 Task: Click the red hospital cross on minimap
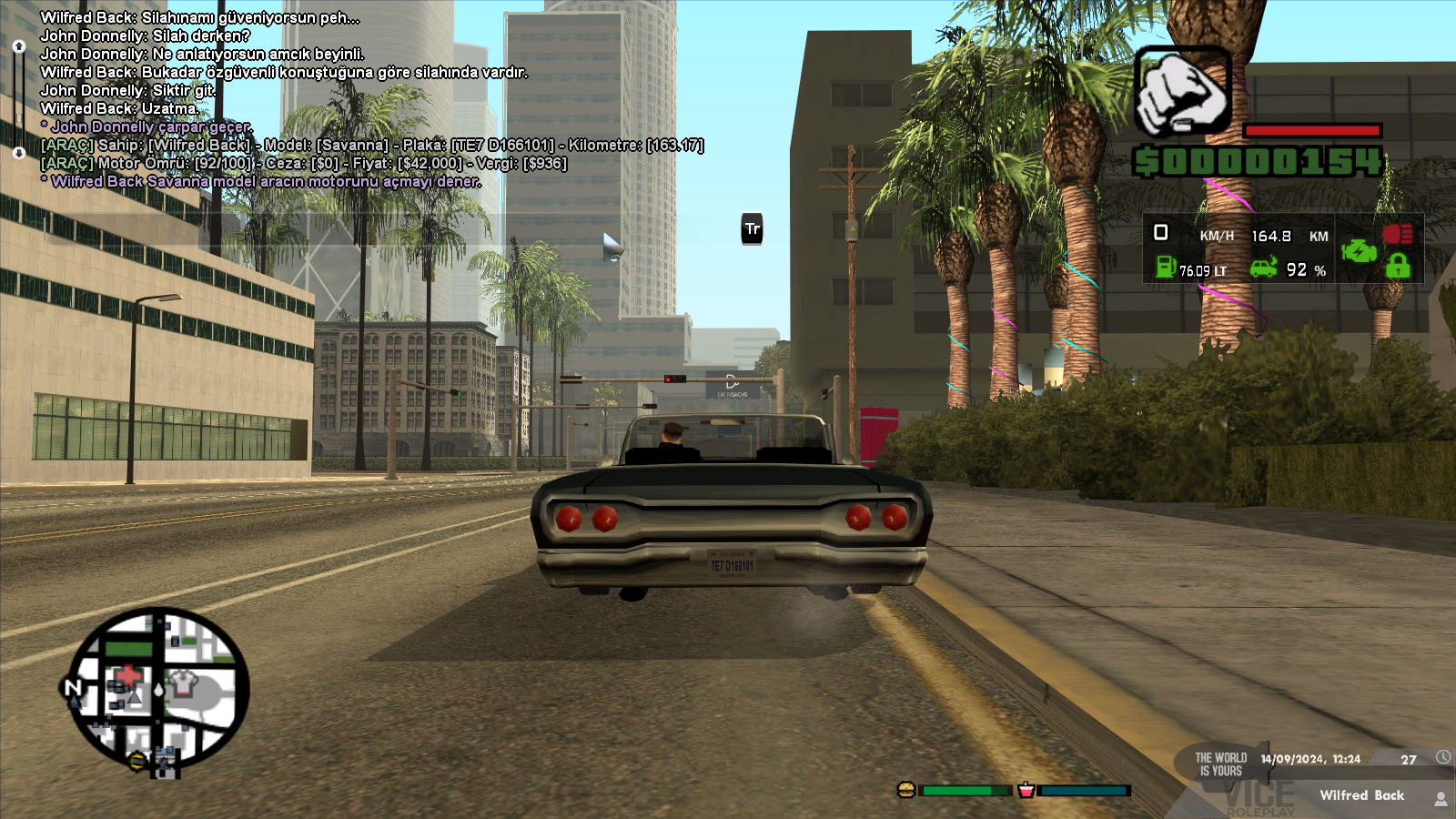point(129,676)
